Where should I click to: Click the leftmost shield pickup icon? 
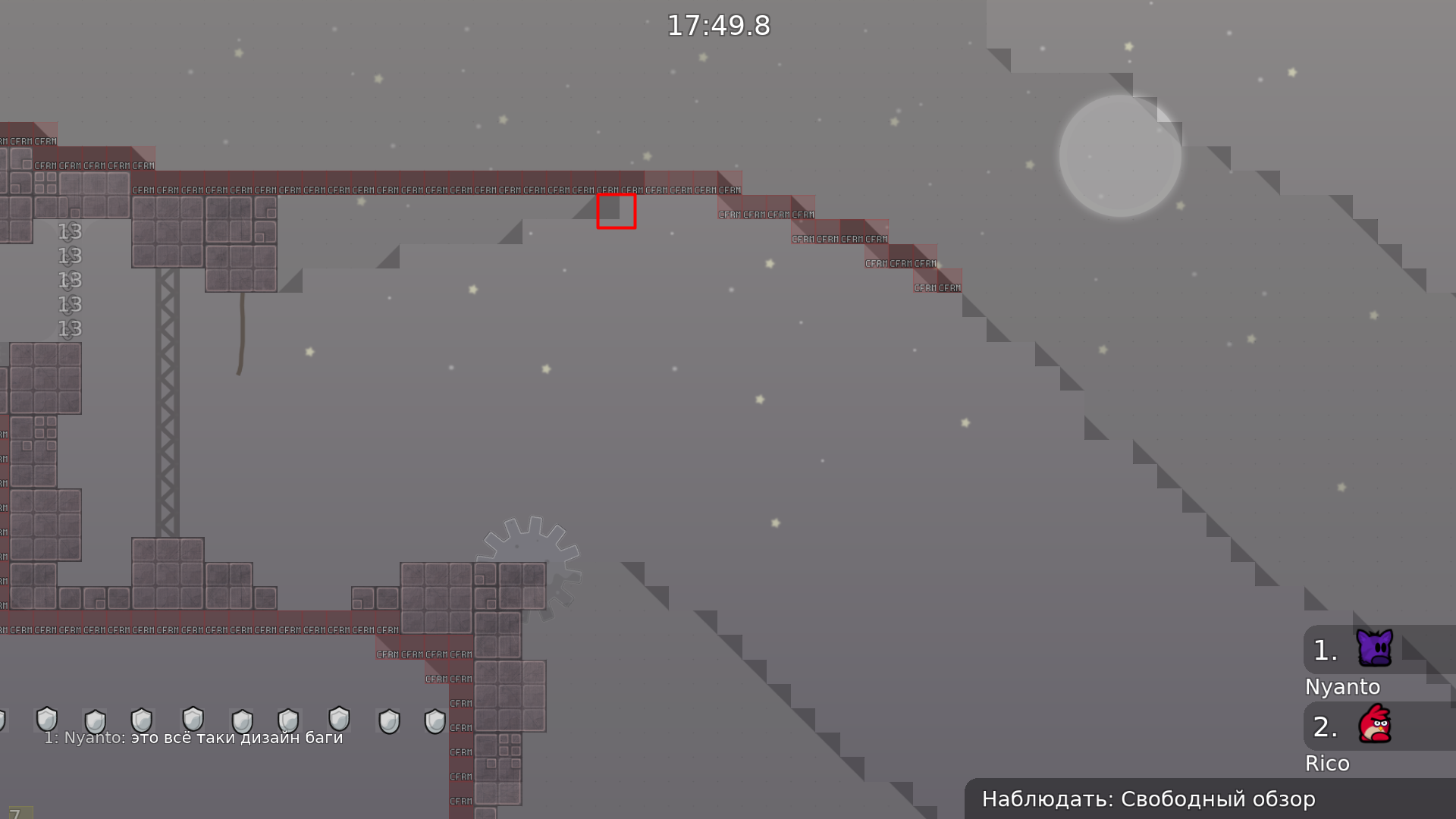coord(47,721)
